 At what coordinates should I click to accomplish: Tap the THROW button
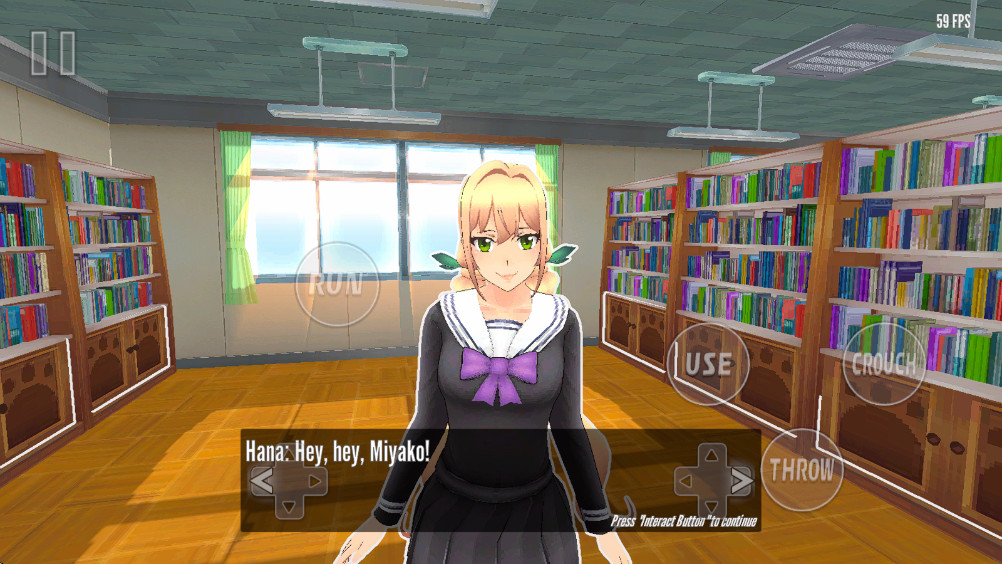(x=801, y=470)
